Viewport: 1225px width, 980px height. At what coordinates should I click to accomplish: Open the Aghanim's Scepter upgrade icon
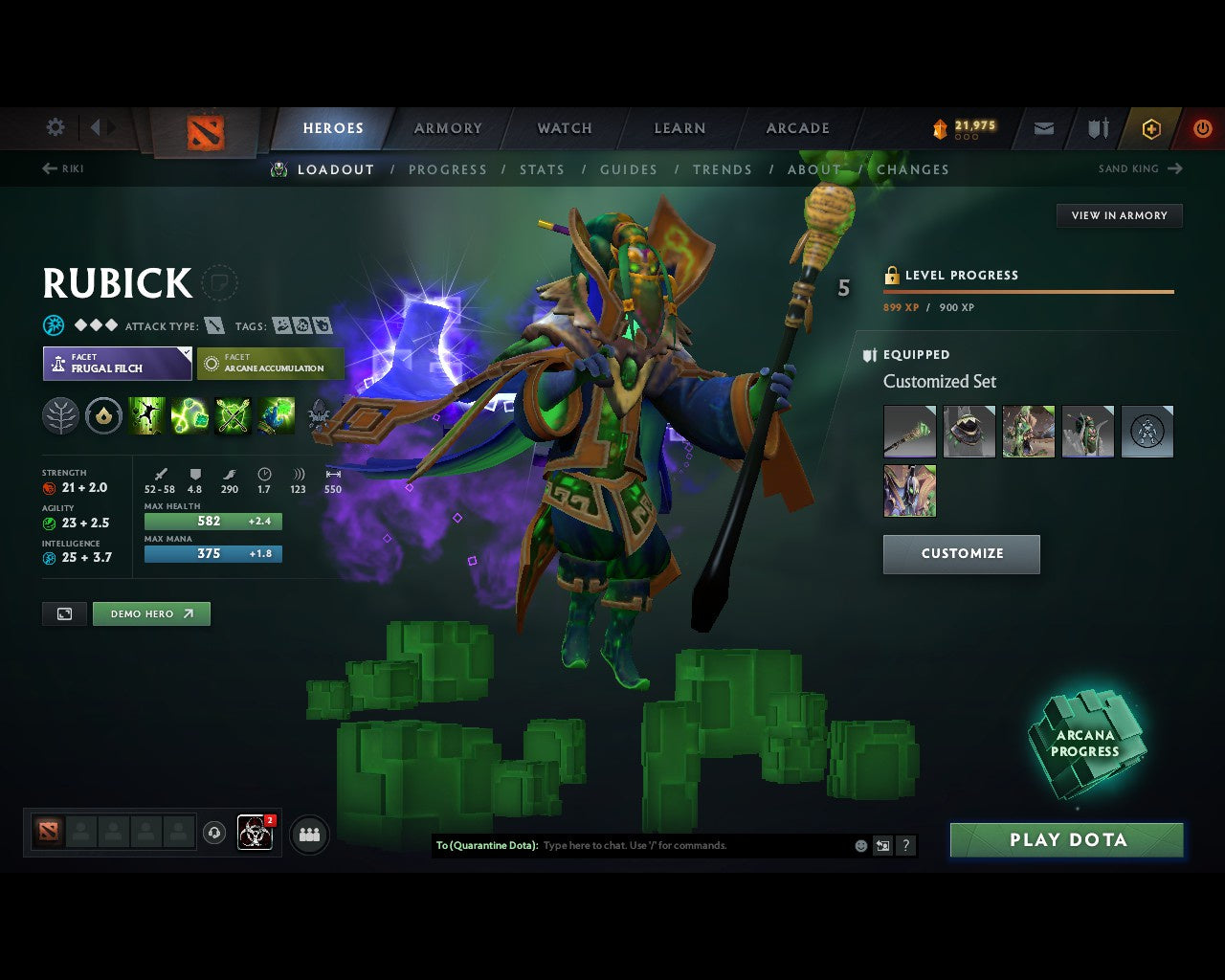pyautogui.click(x=104, y=415)
